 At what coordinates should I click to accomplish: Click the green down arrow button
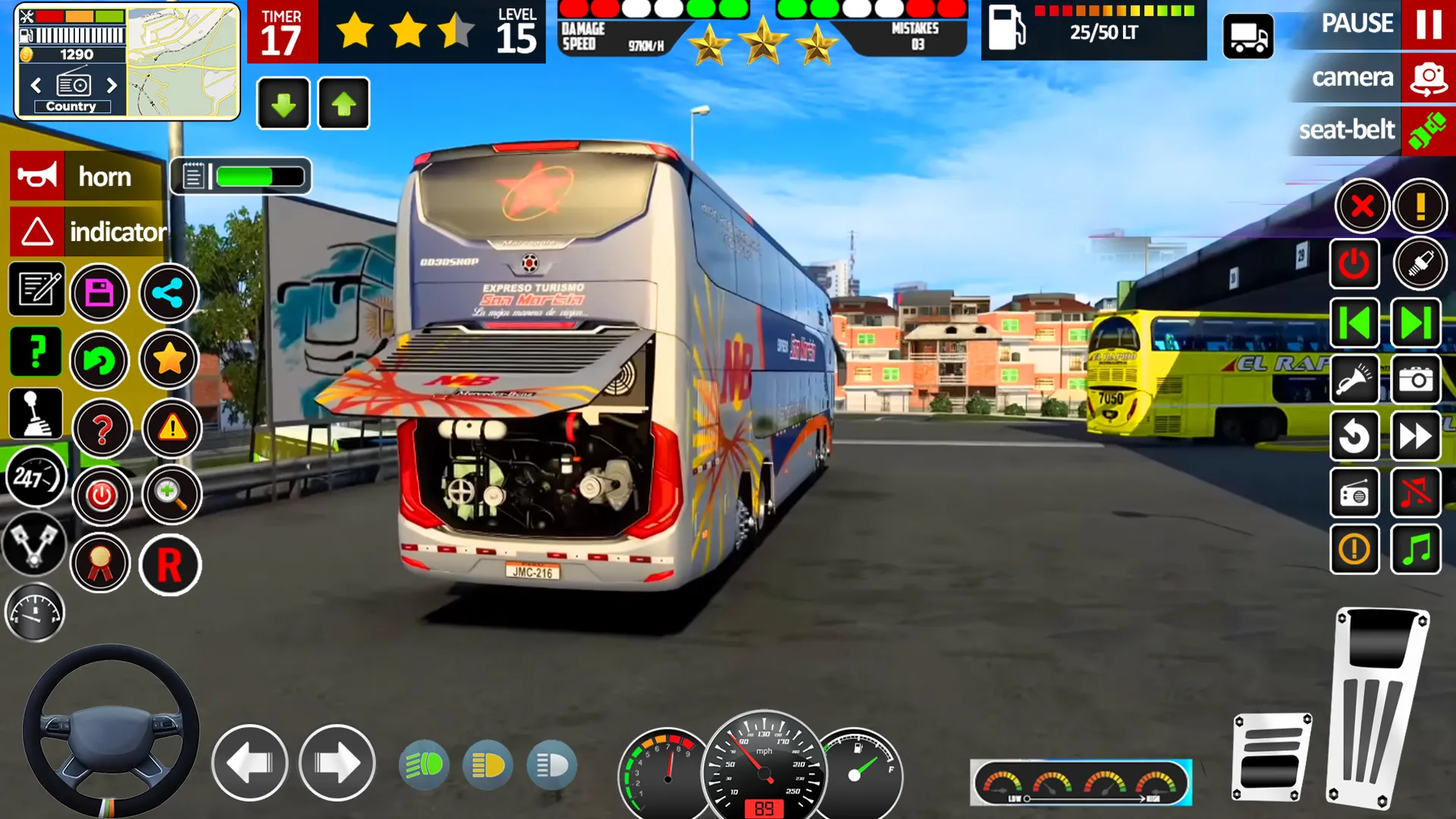[284, 104]
